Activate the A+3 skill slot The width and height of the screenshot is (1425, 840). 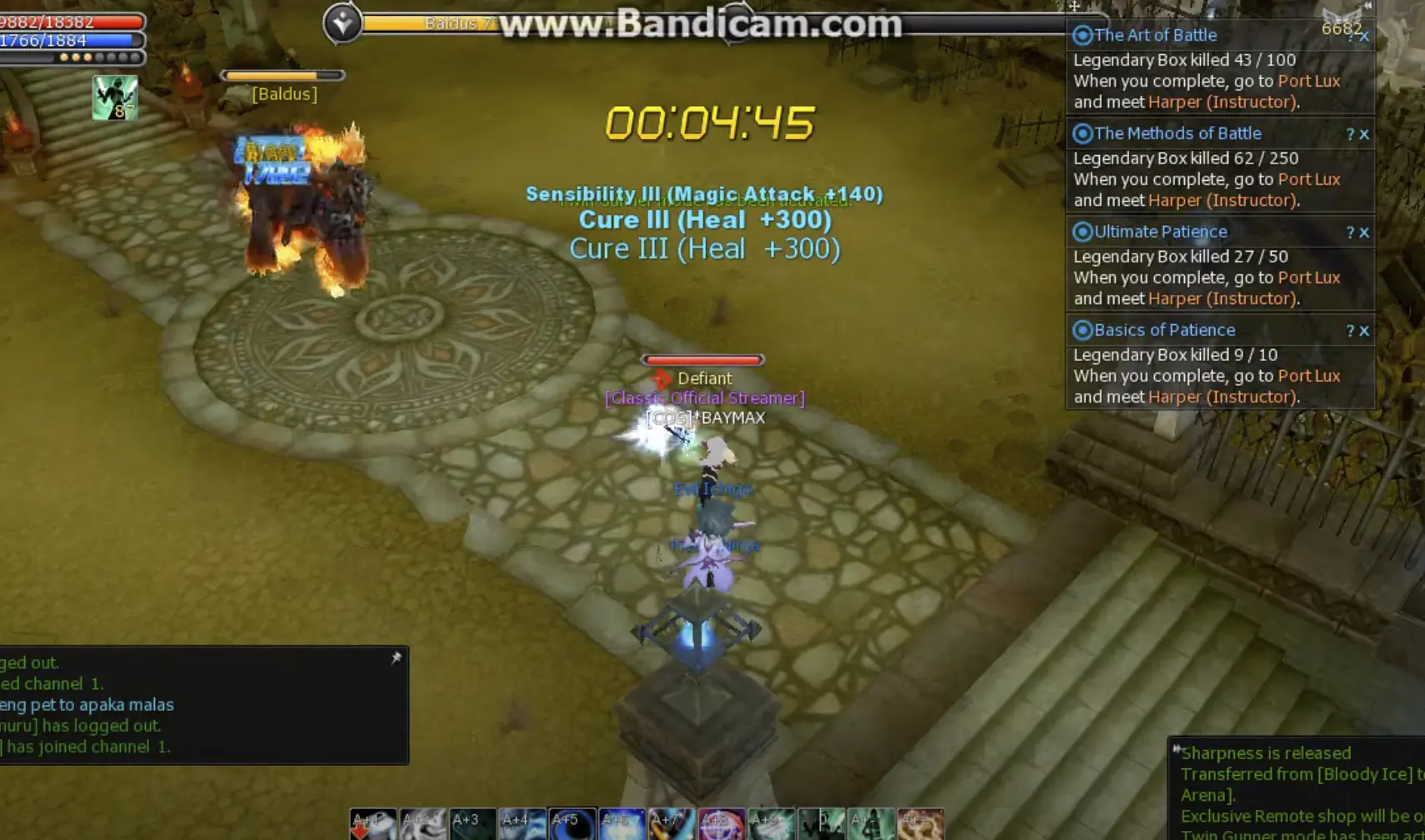(472, 823)
